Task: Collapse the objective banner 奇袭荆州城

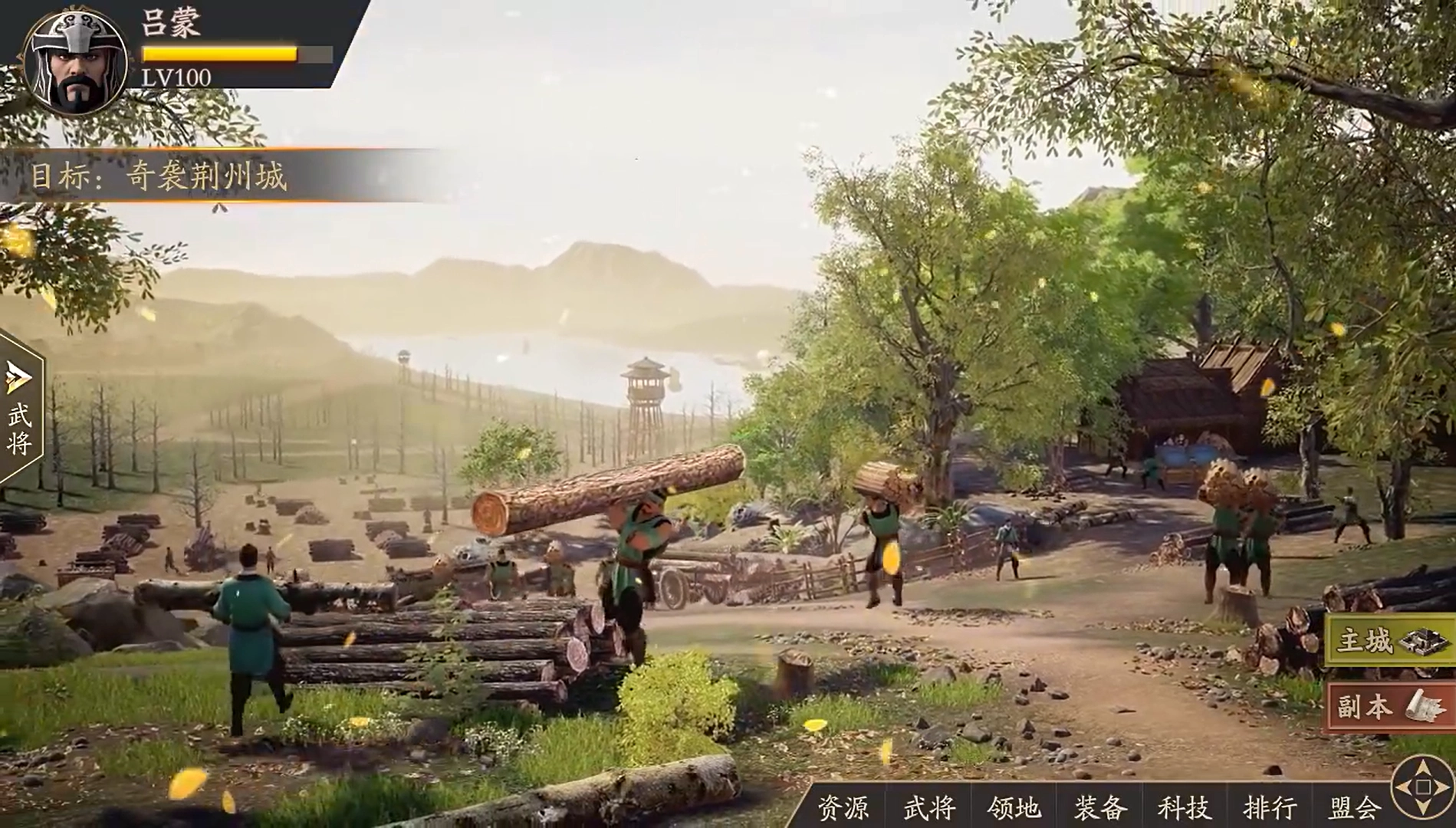Action: (x=161, y=176)
